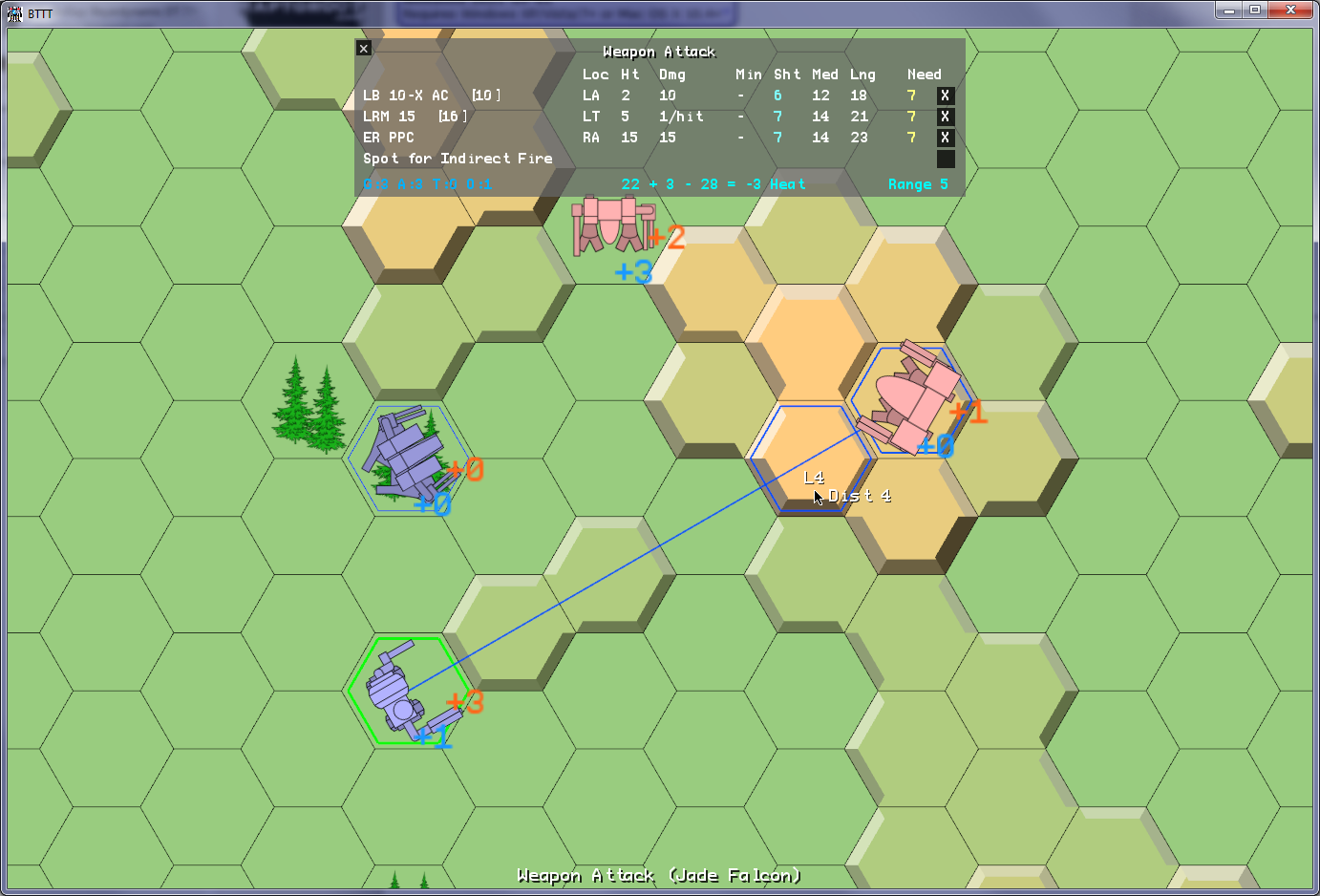Click the G:3 A:3 gunnery readout
Image resolution: width=1320 pixels, height=896 pixels.
426,184
